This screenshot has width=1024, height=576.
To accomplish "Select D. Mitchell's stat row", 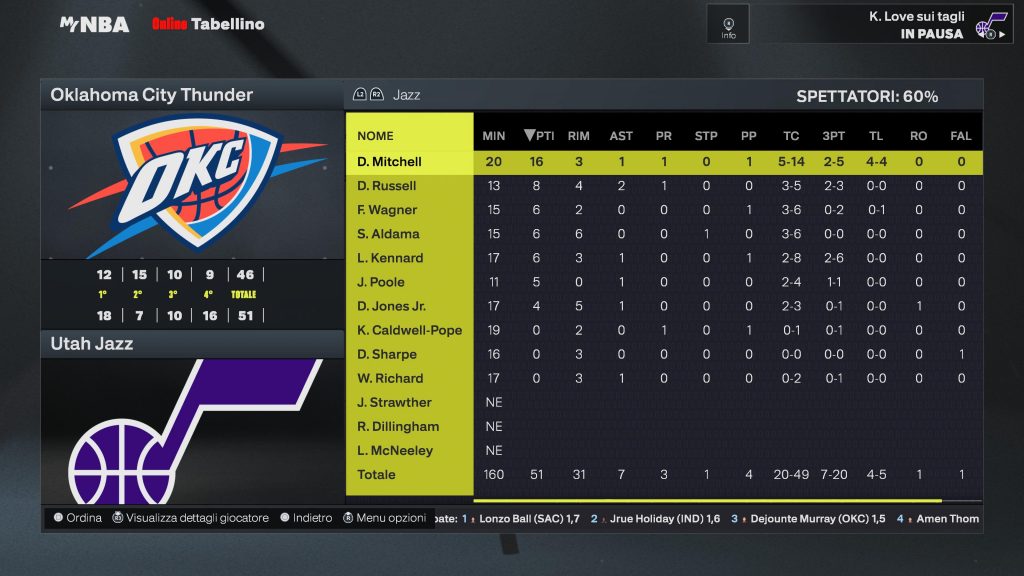I will (x=390, y=162).
